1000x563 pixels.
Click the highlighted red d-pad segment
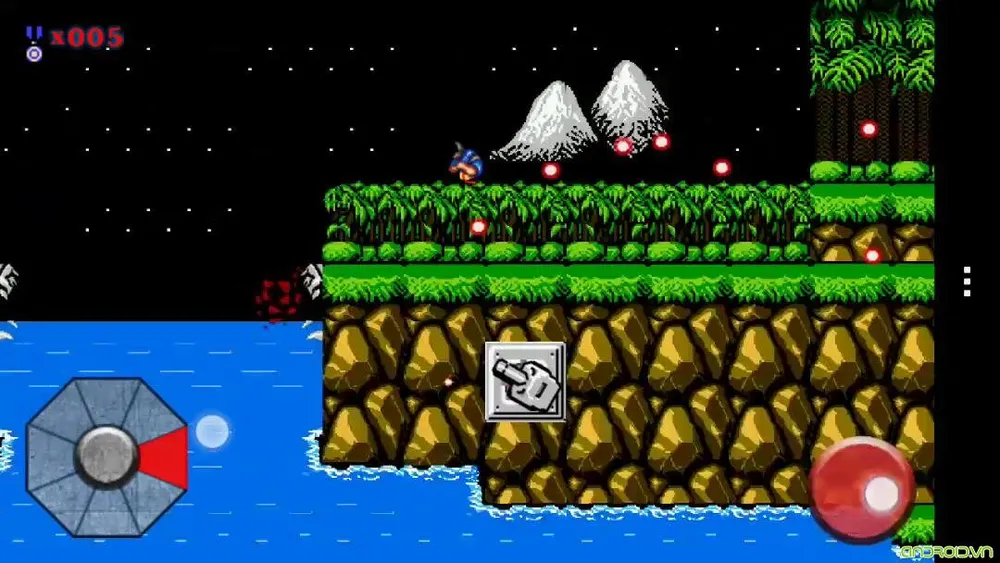(x=165, y=457)
